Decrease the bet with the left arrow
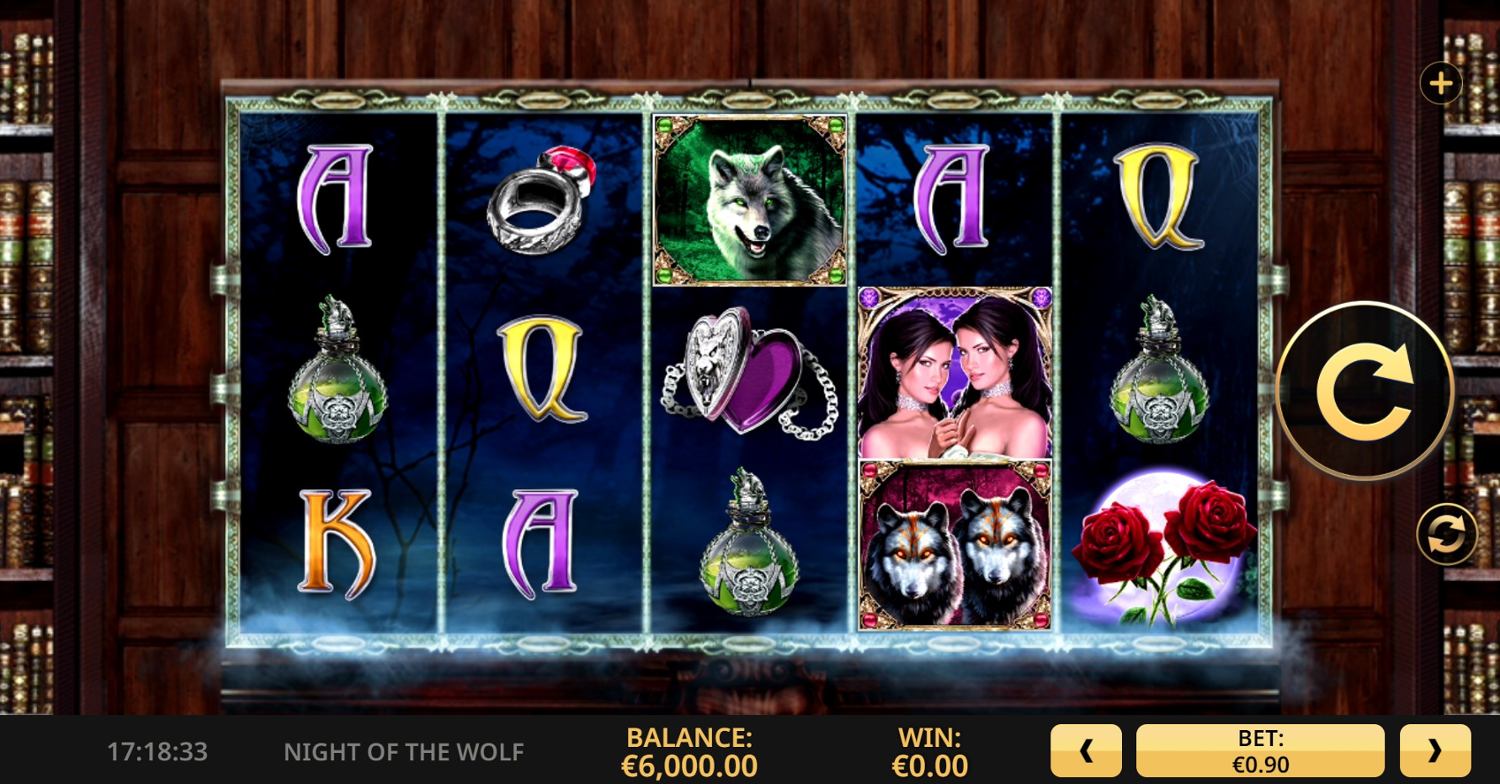The height and width of the screenshot is (784, 1500). (x=1087, y=751)
